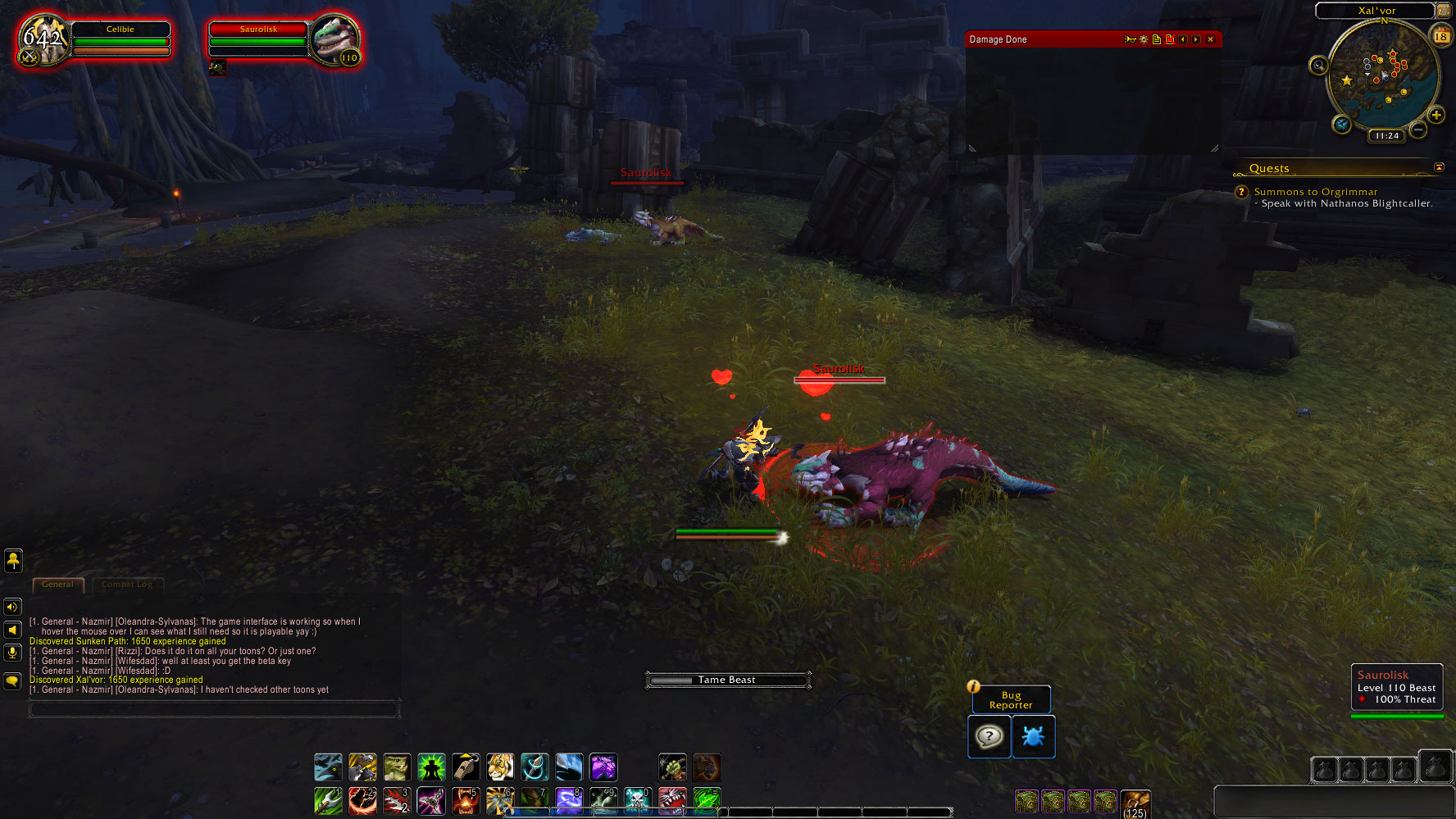Open the backpack with 125 free slots
The image size is (1456, 819).
coord(1135,803)
